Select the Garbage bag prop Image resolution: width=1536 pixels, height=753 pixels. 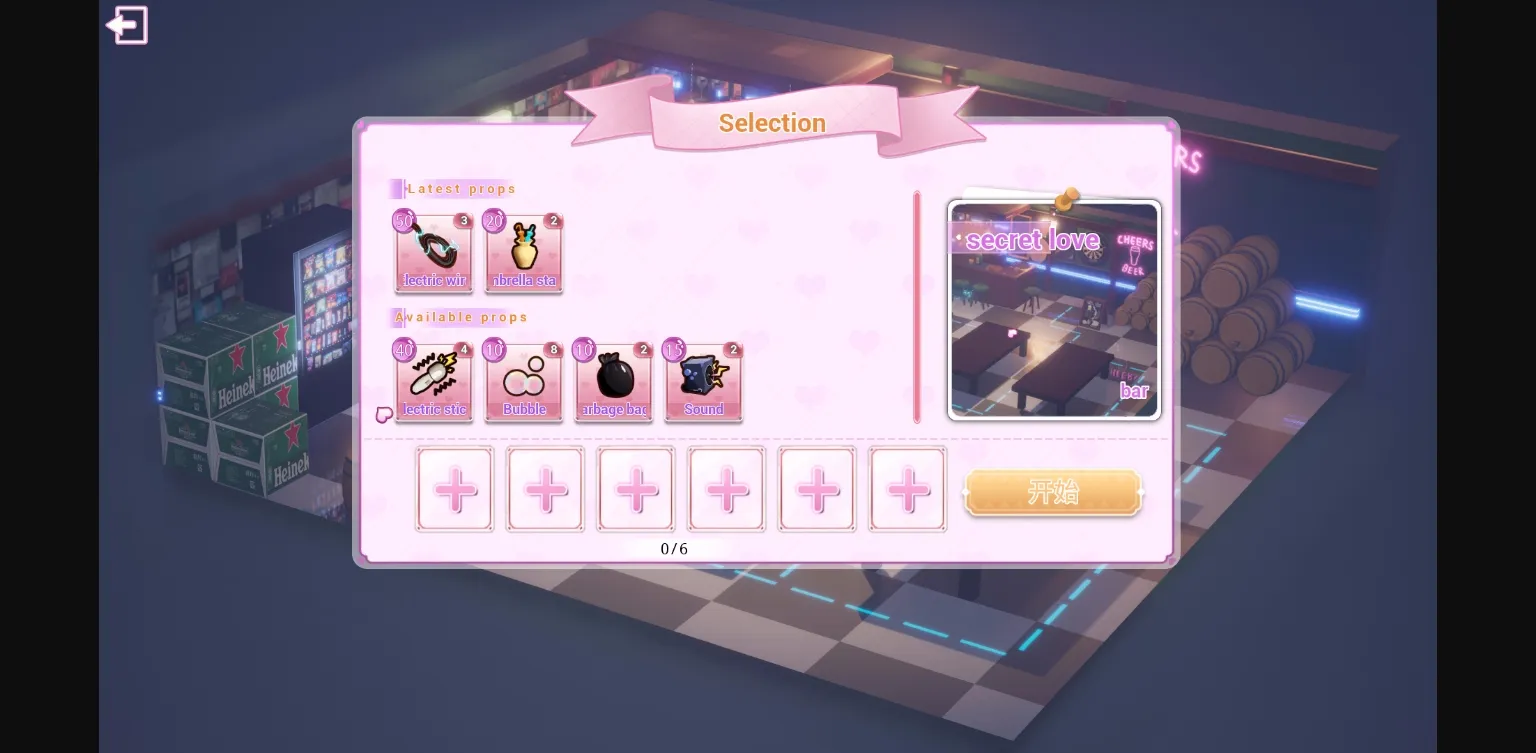(x=614, y=381)
